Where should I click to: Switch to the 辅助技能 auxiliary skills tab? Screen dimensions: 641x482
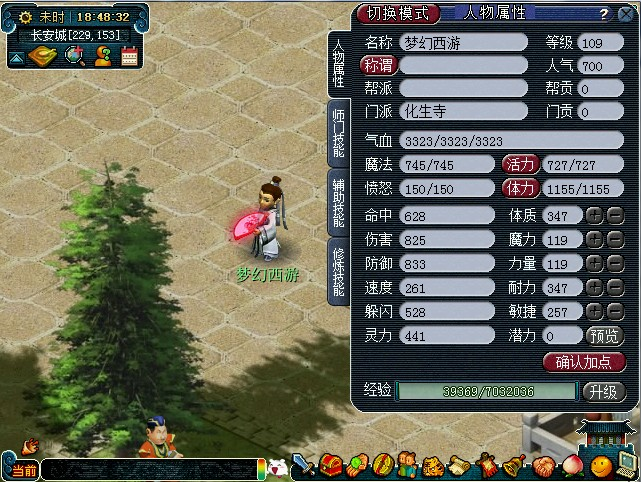tap(339, 202)
